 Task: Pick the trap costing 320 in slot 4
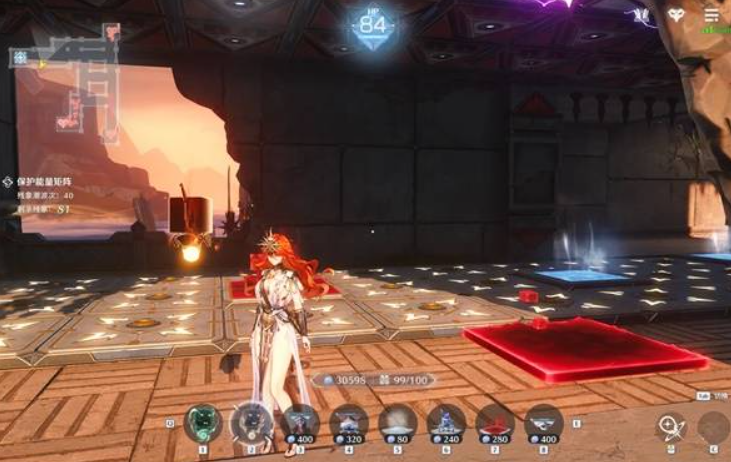coord(349,424)
